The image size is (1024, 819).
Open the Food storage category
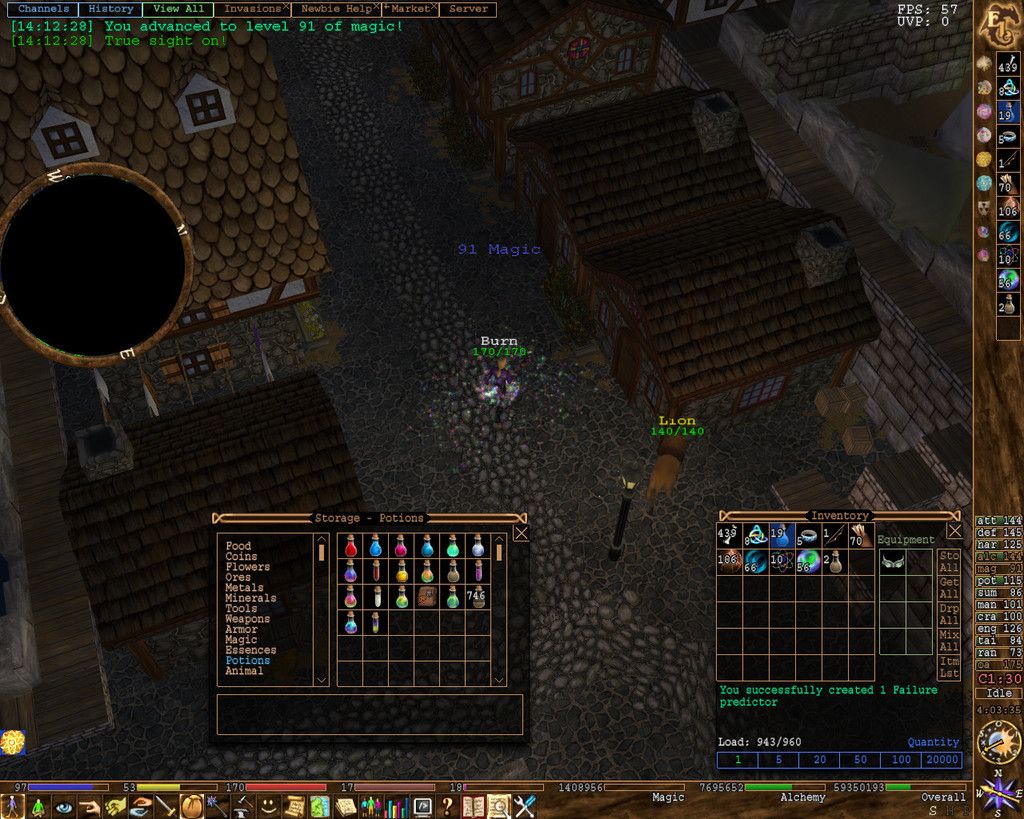tap(238, 546)
